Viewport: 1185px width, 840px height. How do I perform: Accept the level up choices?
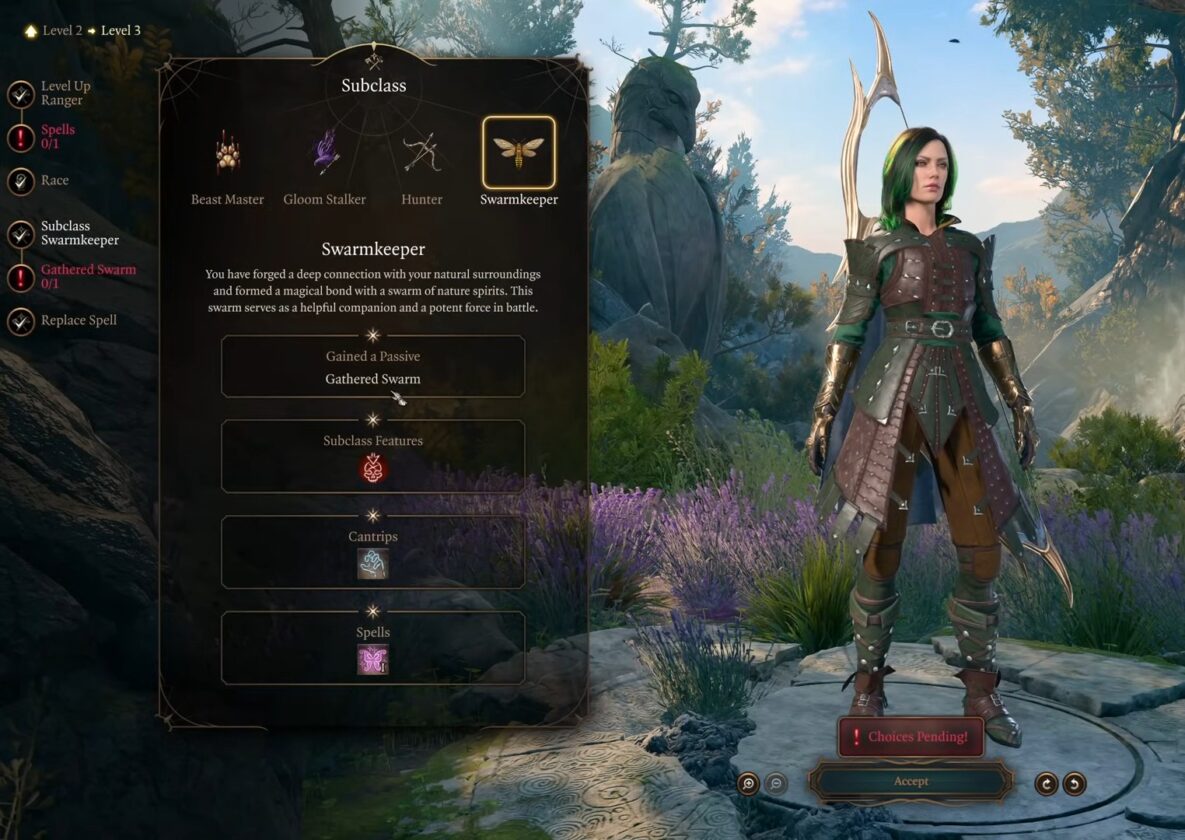(910, 781)
